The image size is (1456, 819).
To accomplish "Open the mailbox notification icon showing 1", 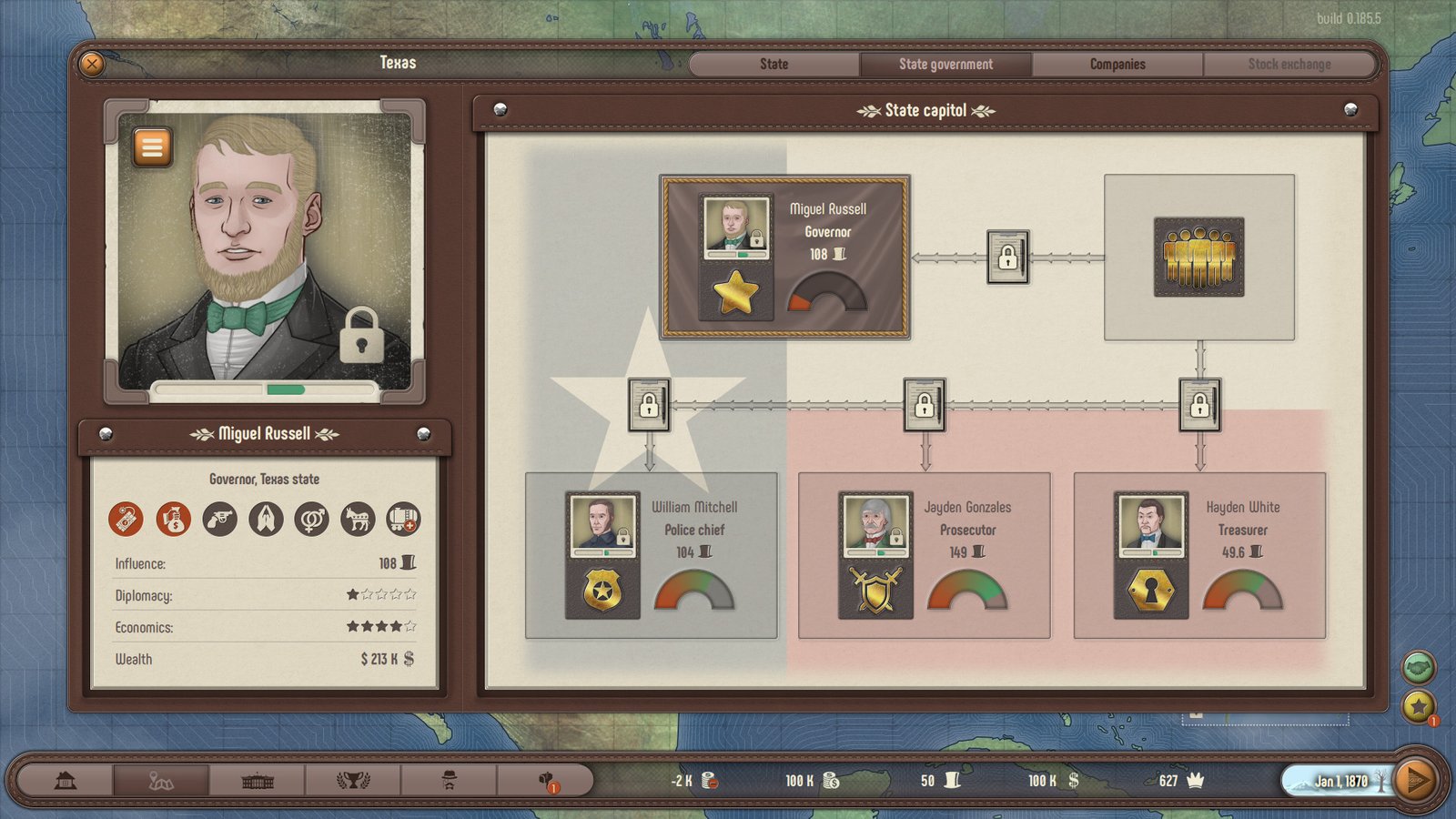I will 544,781.
